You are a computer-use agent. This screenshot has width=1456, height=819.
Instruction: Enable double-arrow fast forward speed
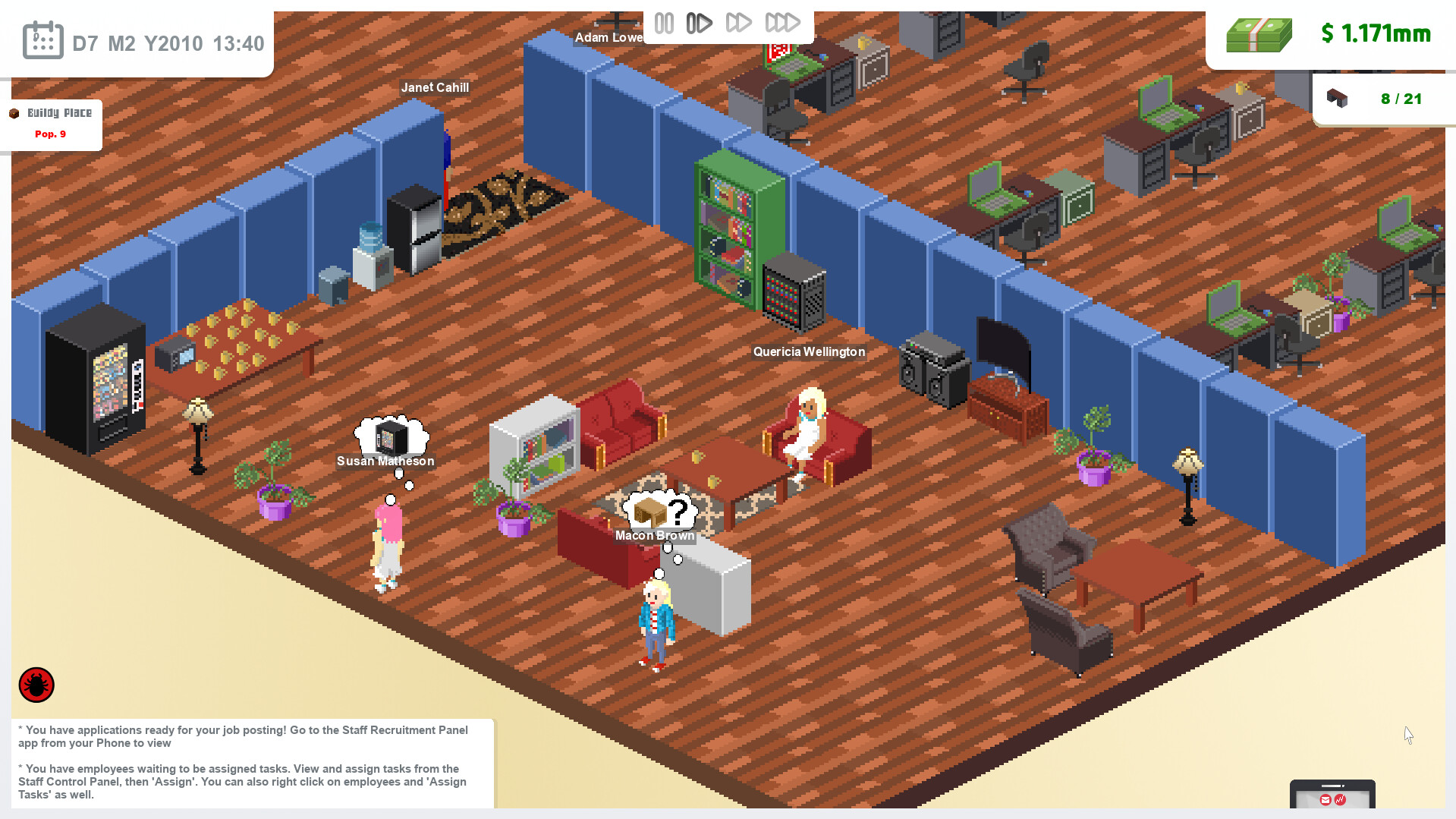click(x=740, y=23)
